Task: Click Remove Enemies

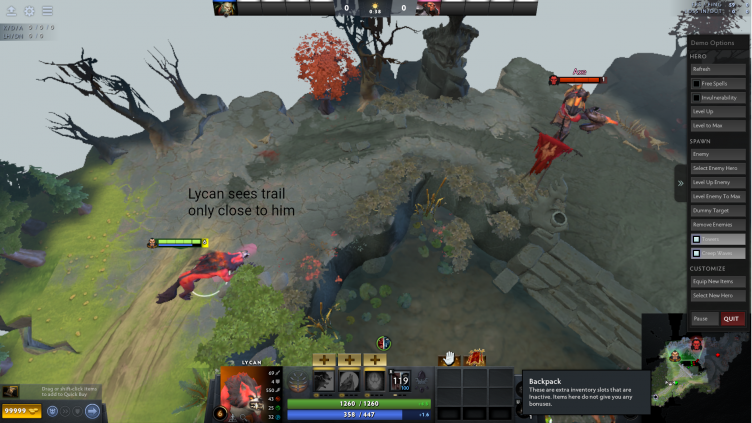Action: [717, 225]
